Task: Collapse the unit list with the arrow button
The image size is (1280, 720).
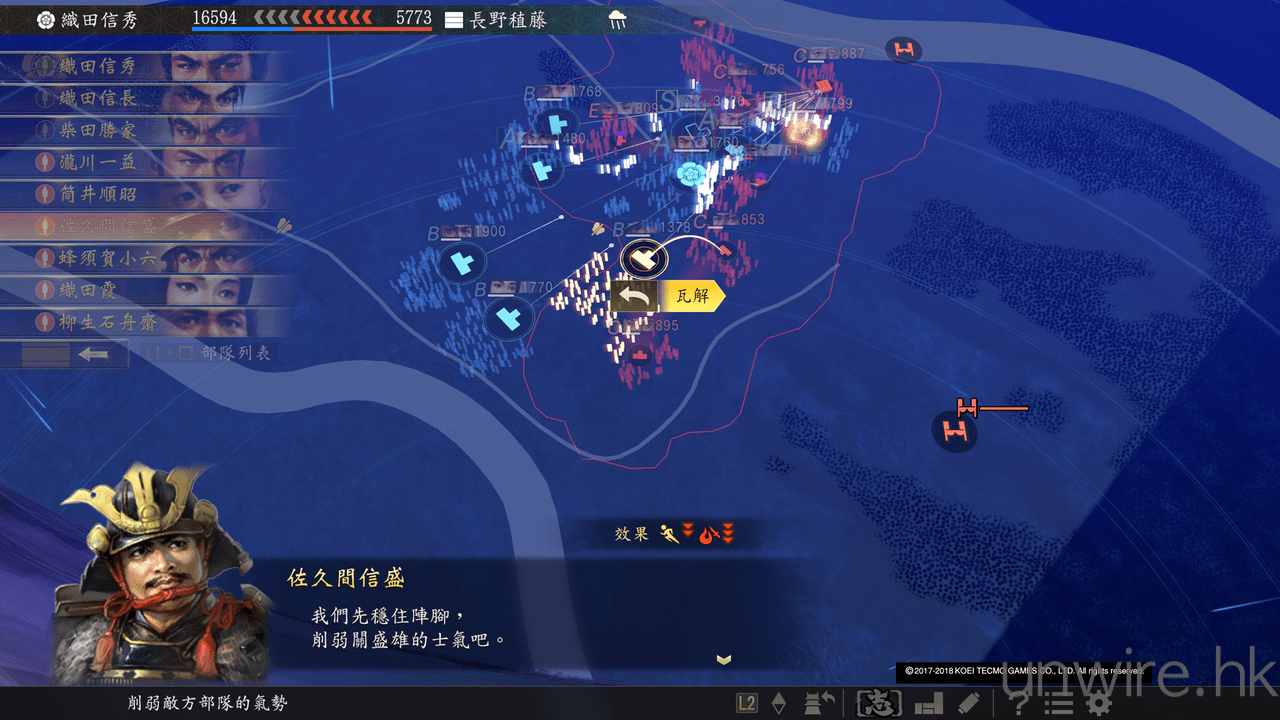Action: point(93,354)
